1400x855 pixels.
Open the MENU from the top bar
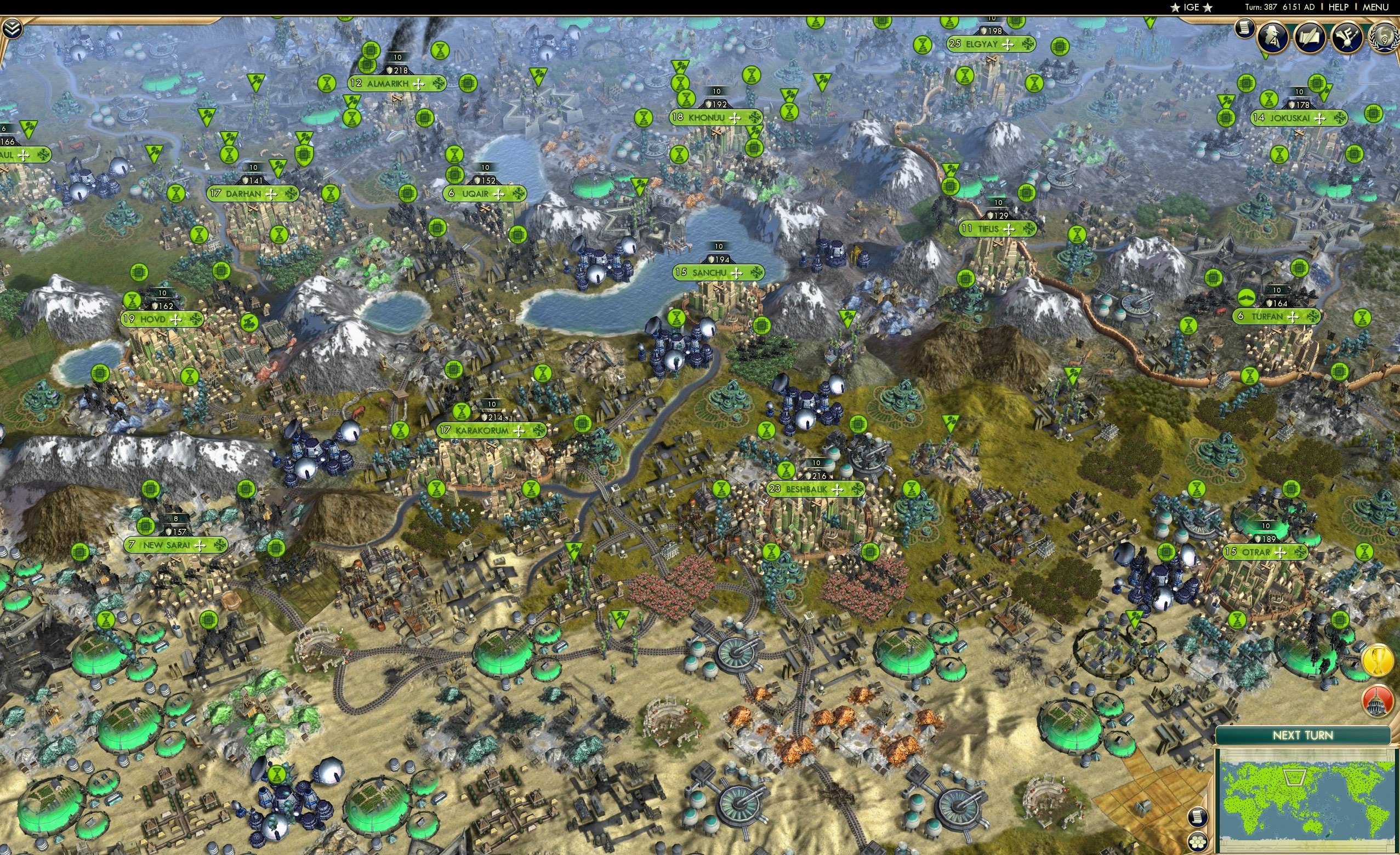click(1375, 7)
